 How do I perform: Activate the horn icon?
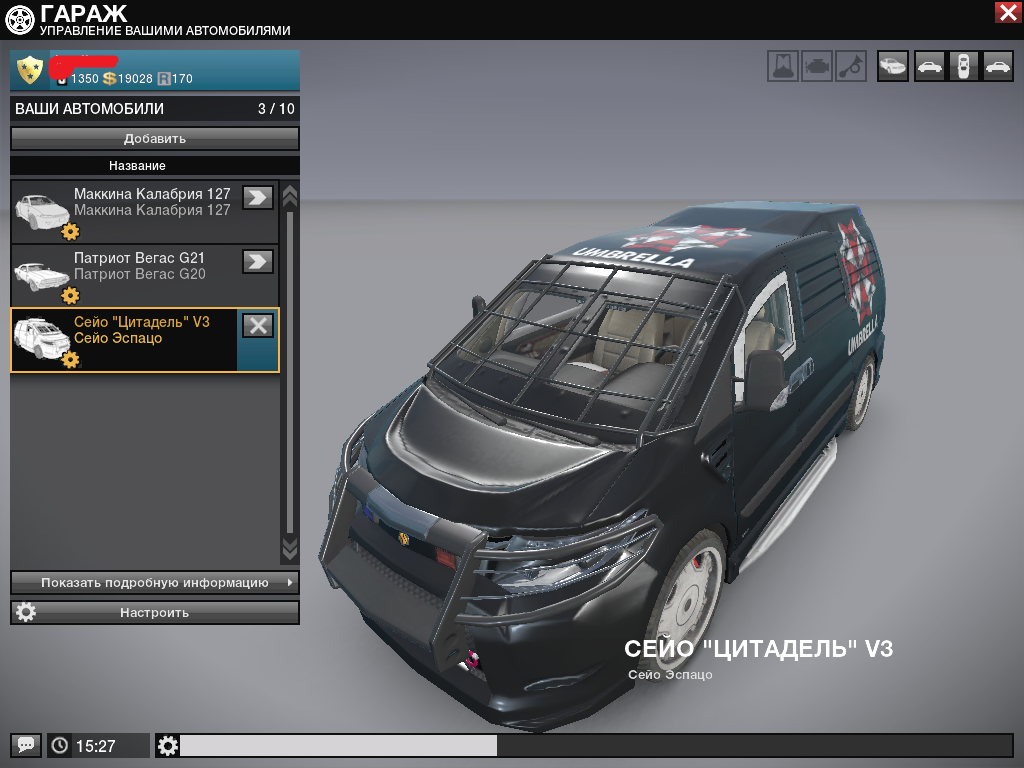pos(850,67)
